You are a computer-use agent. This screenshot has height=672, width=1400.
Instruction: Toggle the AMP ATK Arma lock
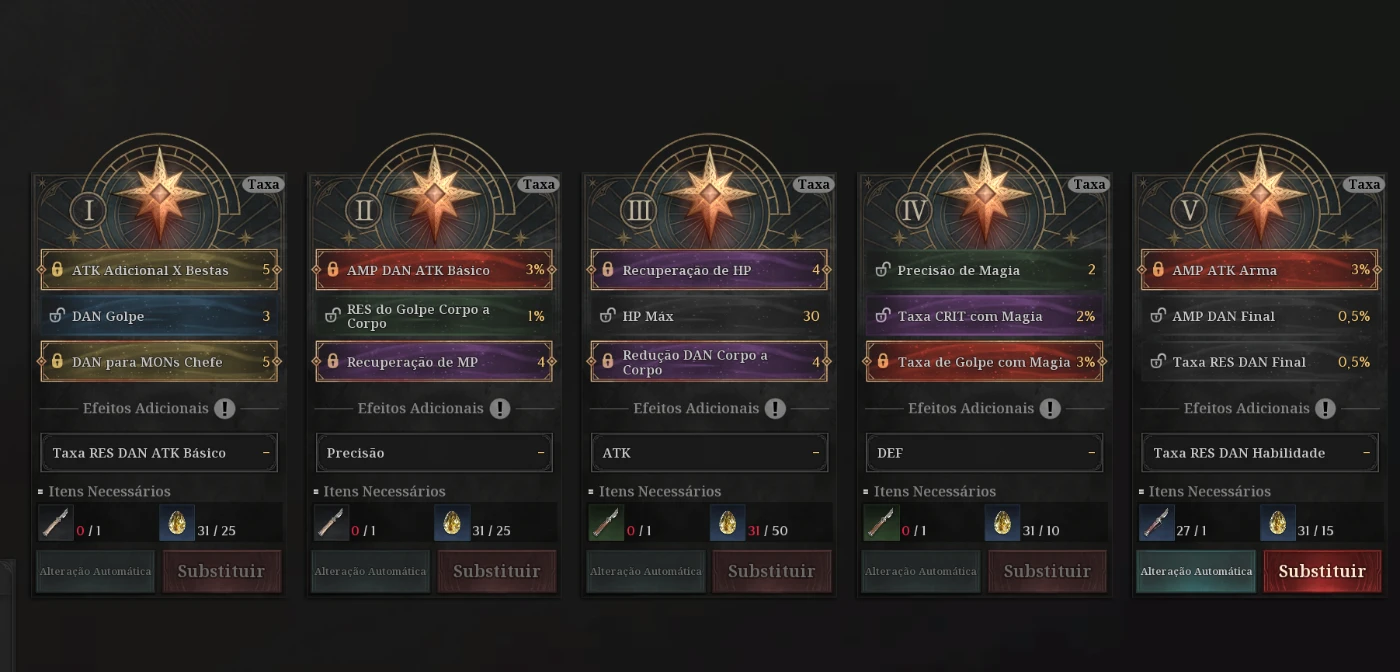[x=1158, y=270]
